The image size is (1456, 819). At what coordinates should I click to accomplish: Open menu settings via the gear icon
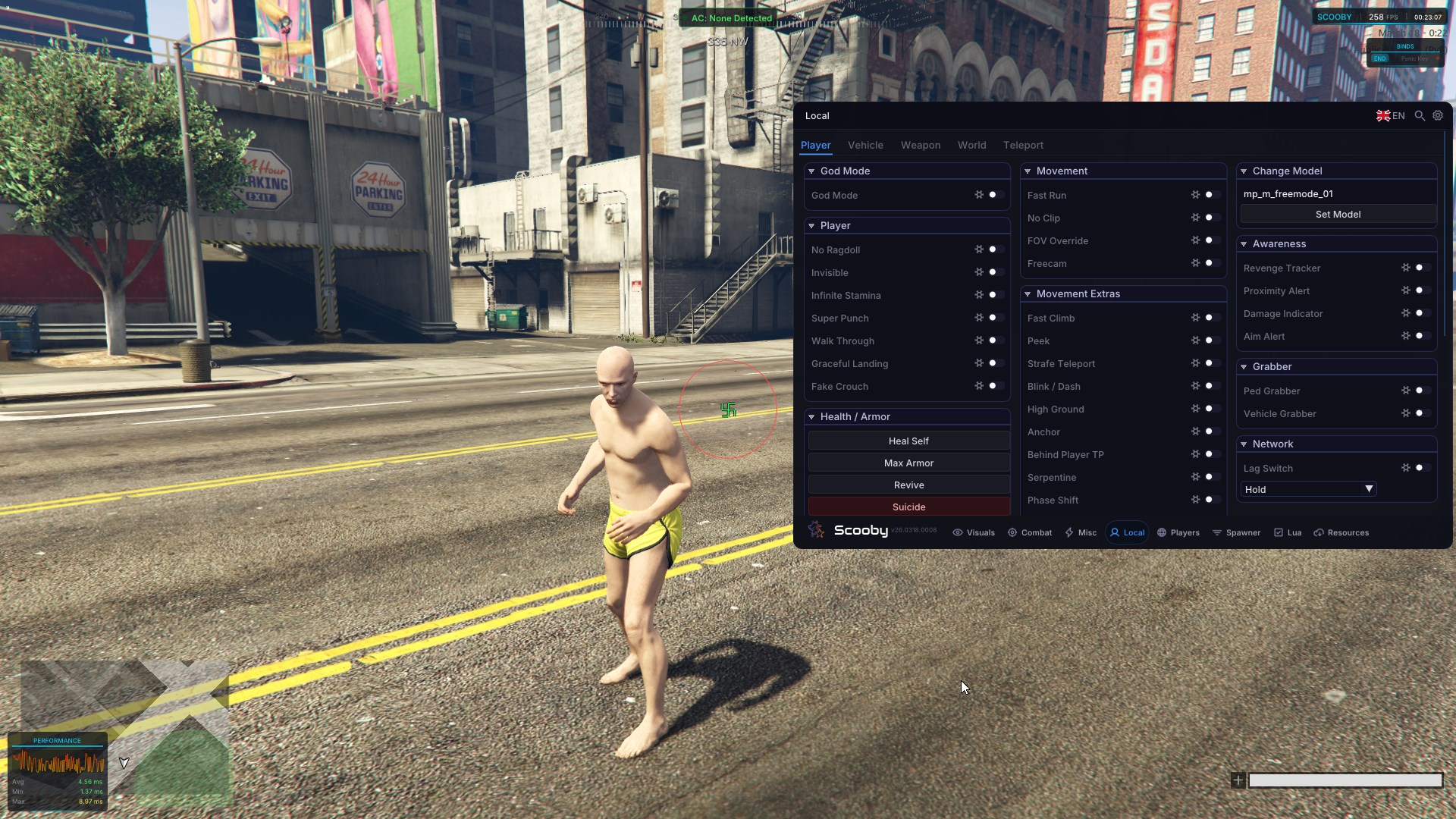1438,115
